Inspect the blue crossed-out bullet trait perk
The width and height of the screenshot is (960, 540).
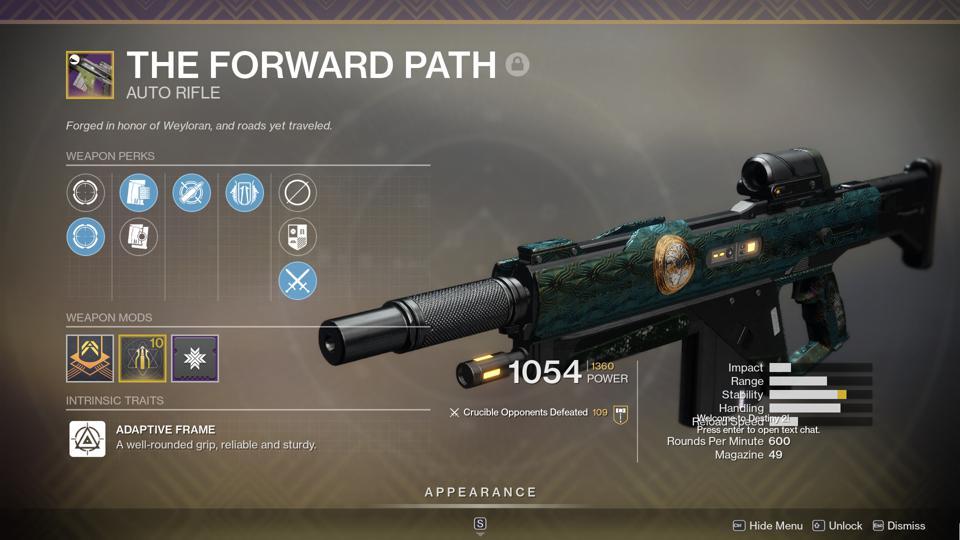pyautogui.click(x=191, y=192)
